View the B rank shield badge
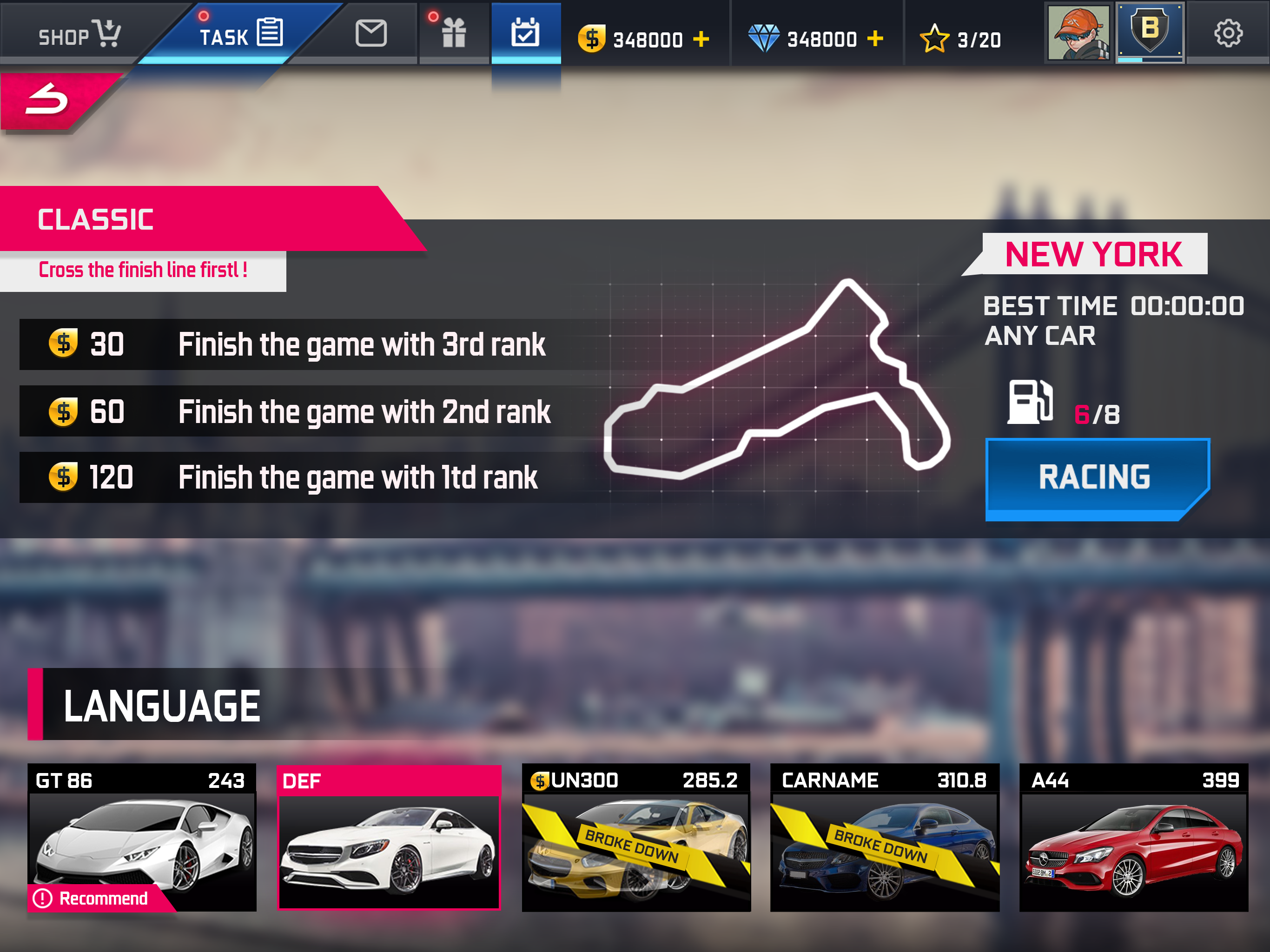Viewport: 1270px width, 952px height. 1150,32
